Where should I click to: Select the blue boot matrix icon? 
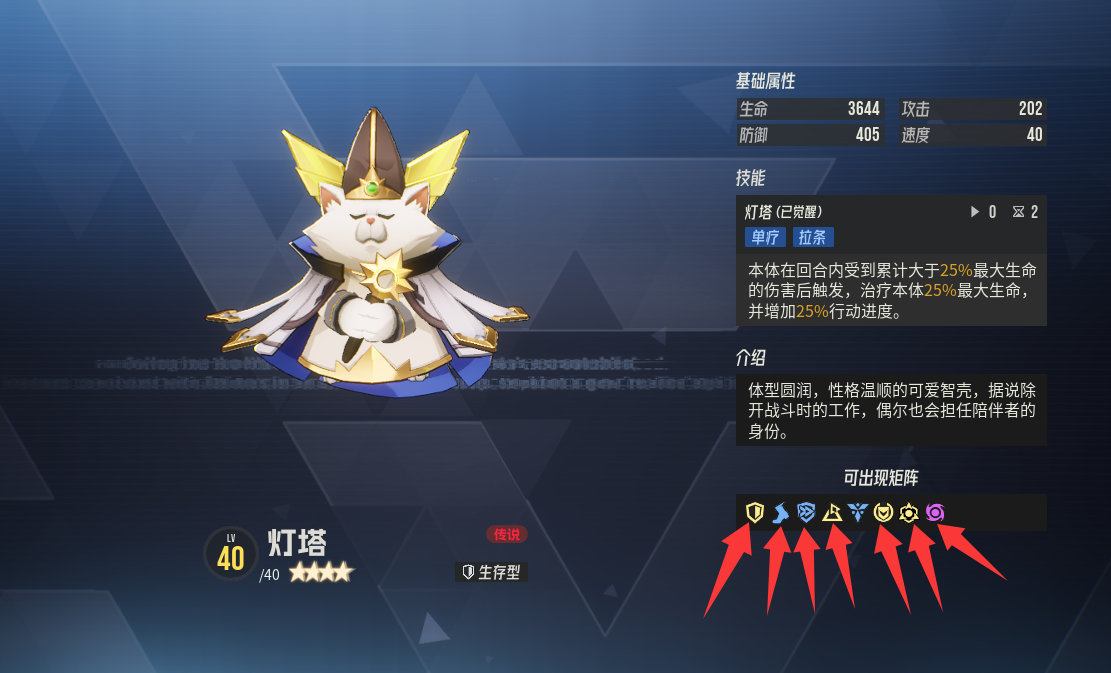coord(781,513)
